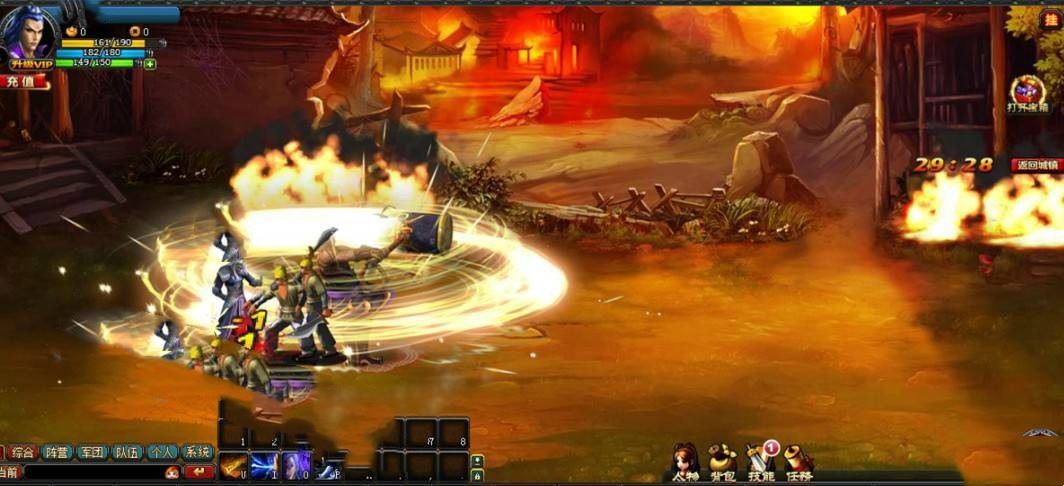This screenshot has width=1064, height=486.
Task: Click the red send-message arrow button
Action: point(199,472)
